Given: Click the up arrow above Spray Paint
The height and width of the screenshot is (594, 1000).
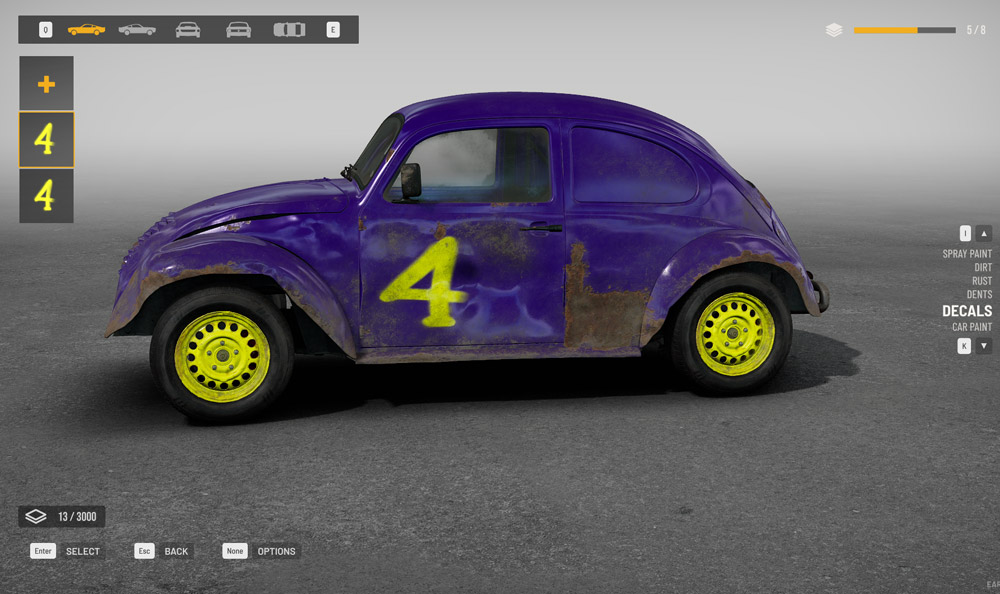Looking at the screenshot, I should [984, 233].
